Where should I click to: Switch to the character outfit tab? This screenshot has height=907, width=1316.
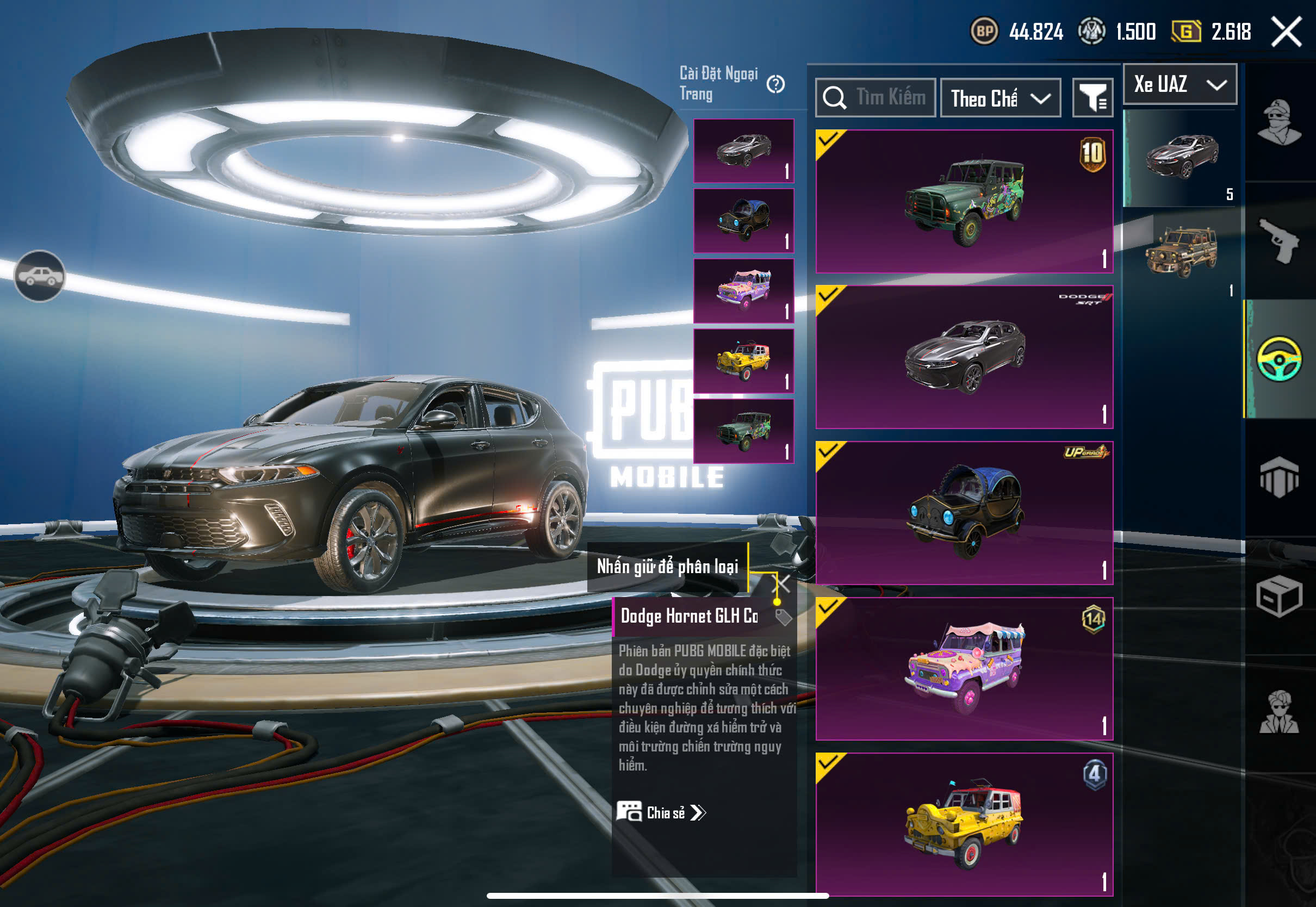click(1279, 122)
